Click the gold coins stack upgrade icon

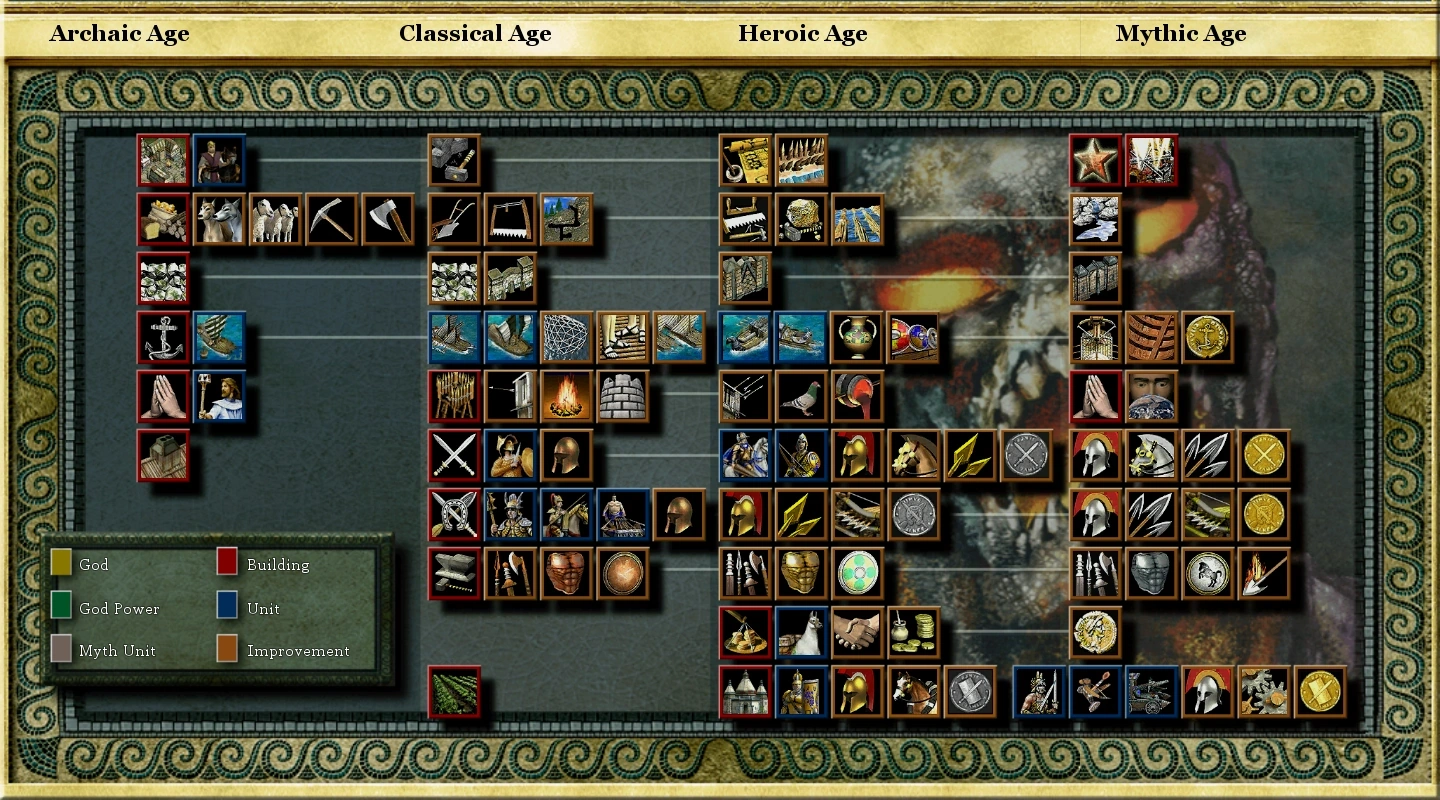coord(913,633)
